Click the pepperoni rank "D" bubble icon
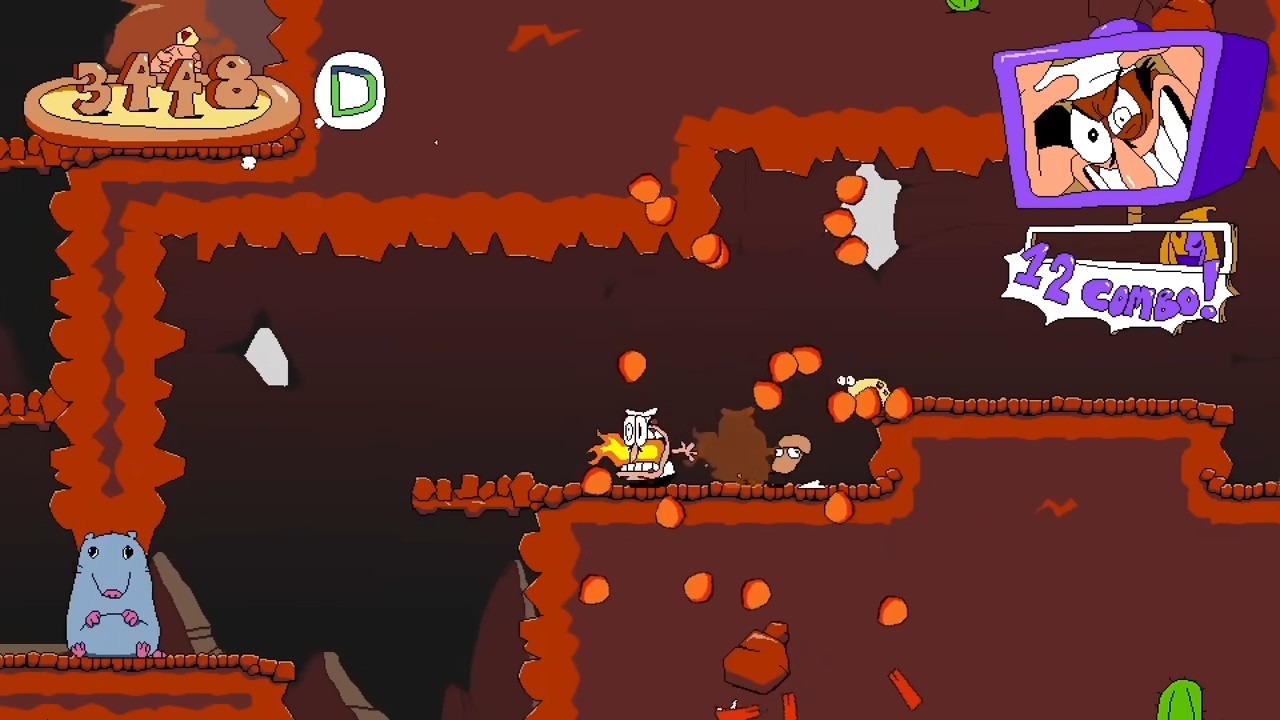Image resolution: width=1280 pixels, height=720 pixels. [350, 88]
